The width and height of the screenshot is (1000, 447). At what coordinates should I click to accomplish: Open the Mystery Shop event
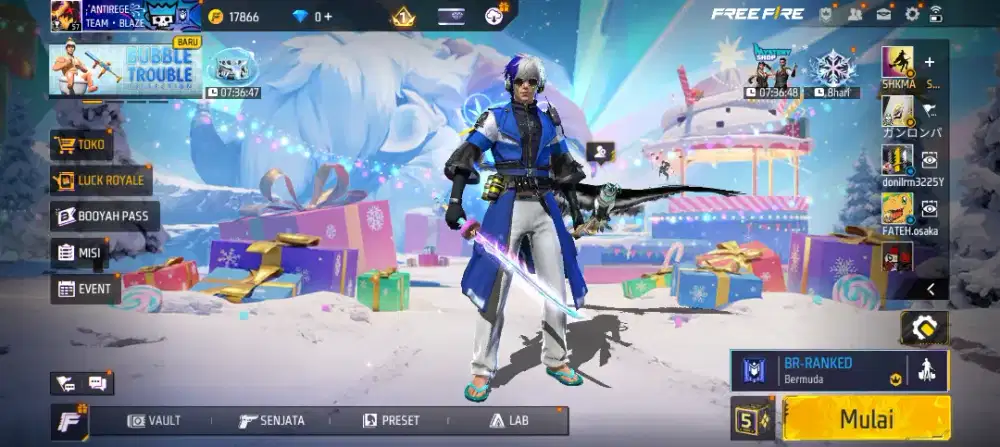770,67
